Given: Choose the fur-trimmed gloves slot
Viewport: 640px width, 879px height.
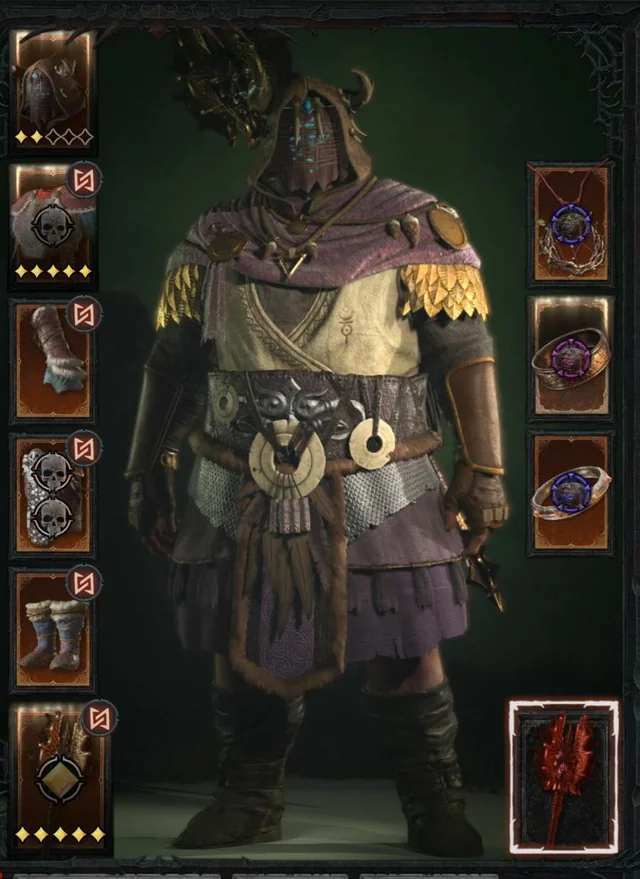Looking at the screenshot, I should click(53, 360).
